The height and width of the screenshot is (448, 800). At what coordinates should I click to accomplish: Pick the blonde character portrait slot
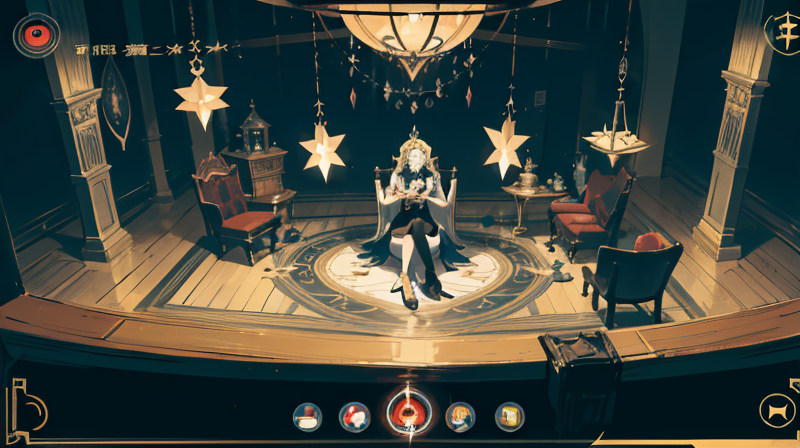click(460, 415)
